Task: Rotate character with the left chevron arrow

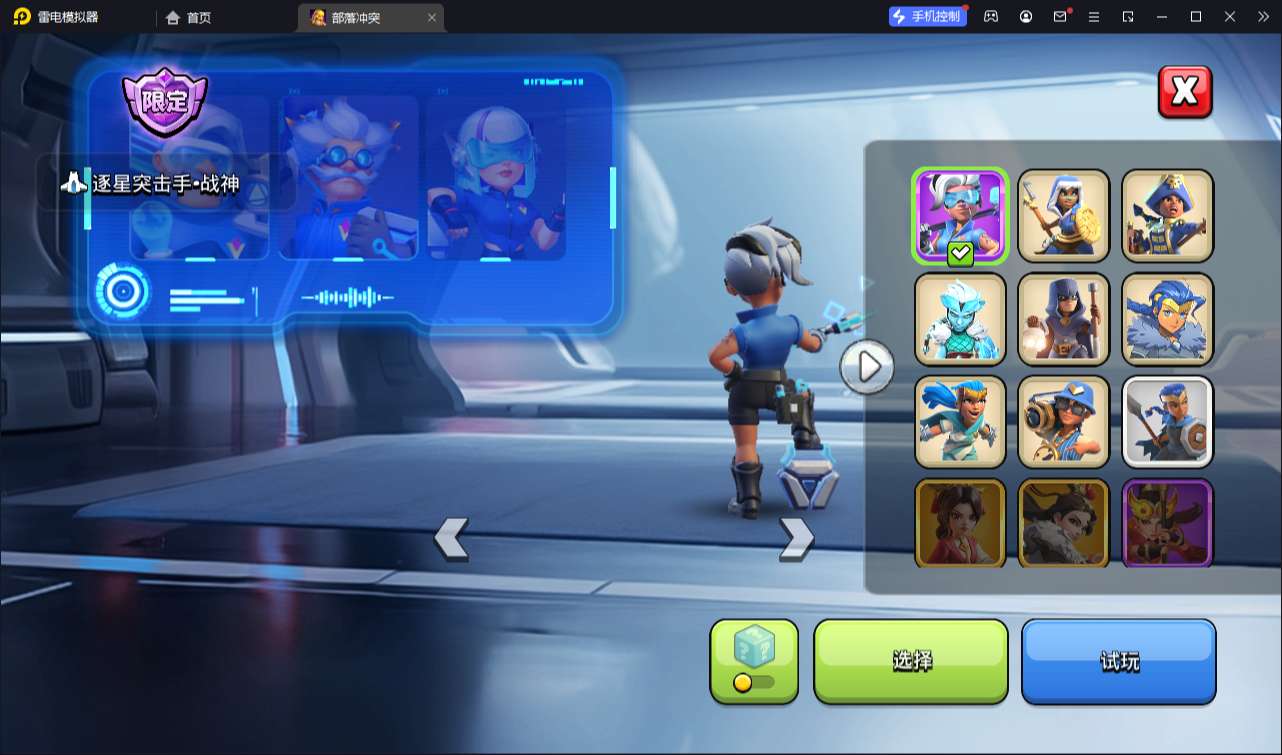Action: (451, 538)
